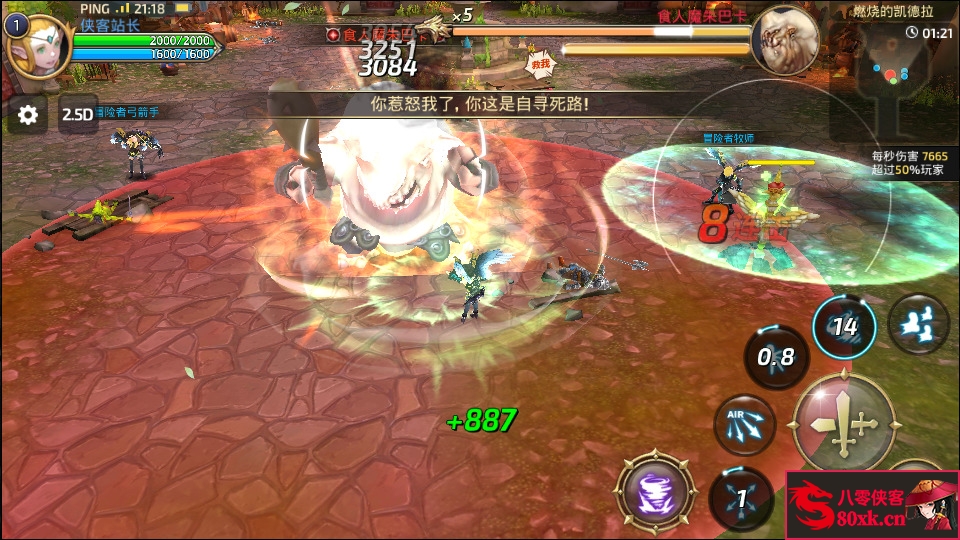960x540 pixels.
Task: Cast the AIR arrow volley skill
Action: 745,425
